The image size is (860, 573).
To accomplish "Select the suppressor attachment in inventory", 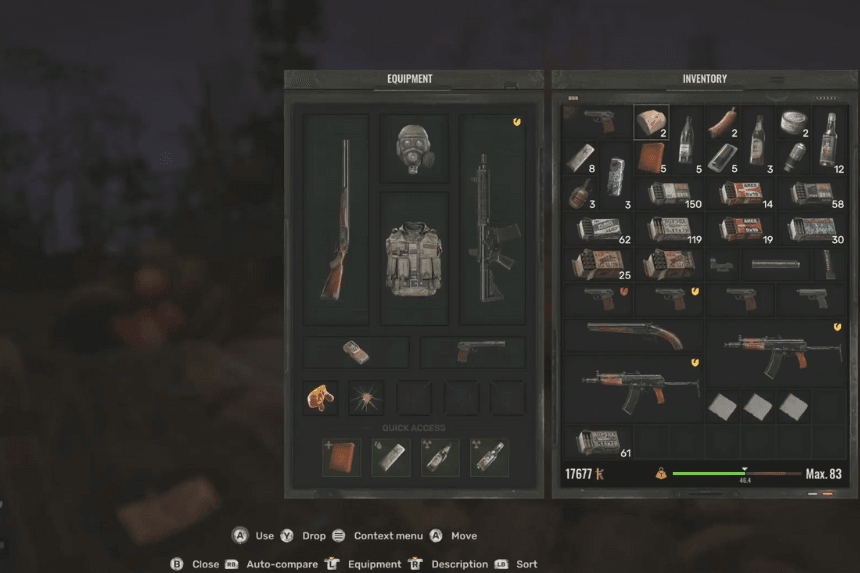I will click(775, 264).
